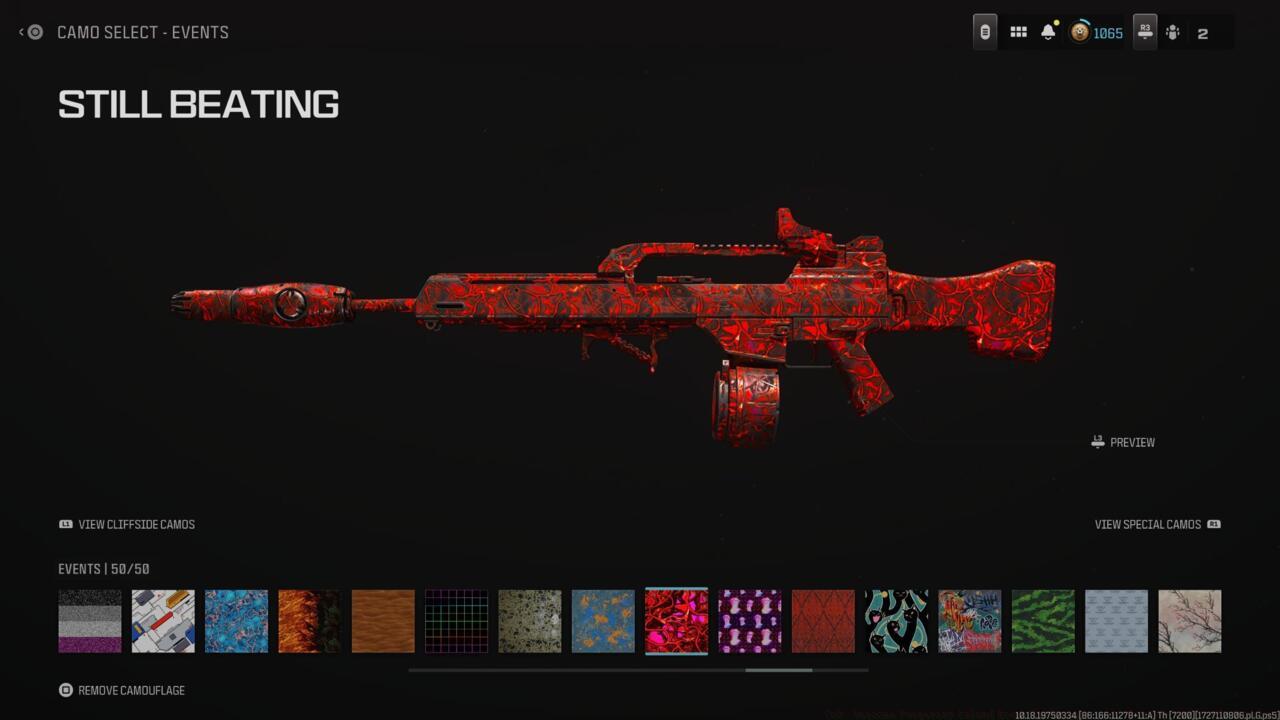This screenshot has width=1280, height=720.
Task: Click View Cliffside Camos
Action: (125, 524)
